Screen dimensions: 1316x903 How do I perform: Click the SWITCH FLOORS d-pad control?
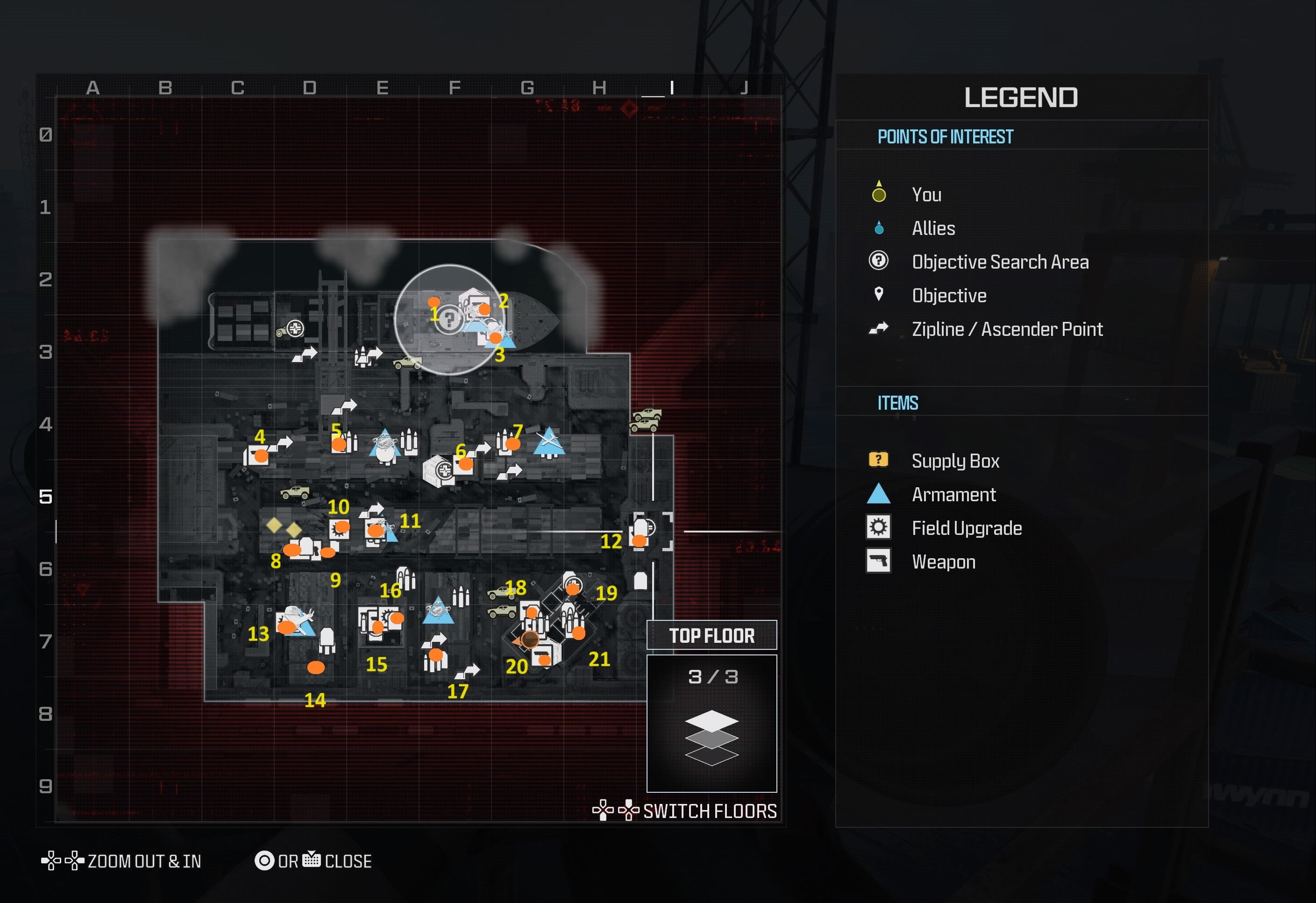[x=617, y=811]
